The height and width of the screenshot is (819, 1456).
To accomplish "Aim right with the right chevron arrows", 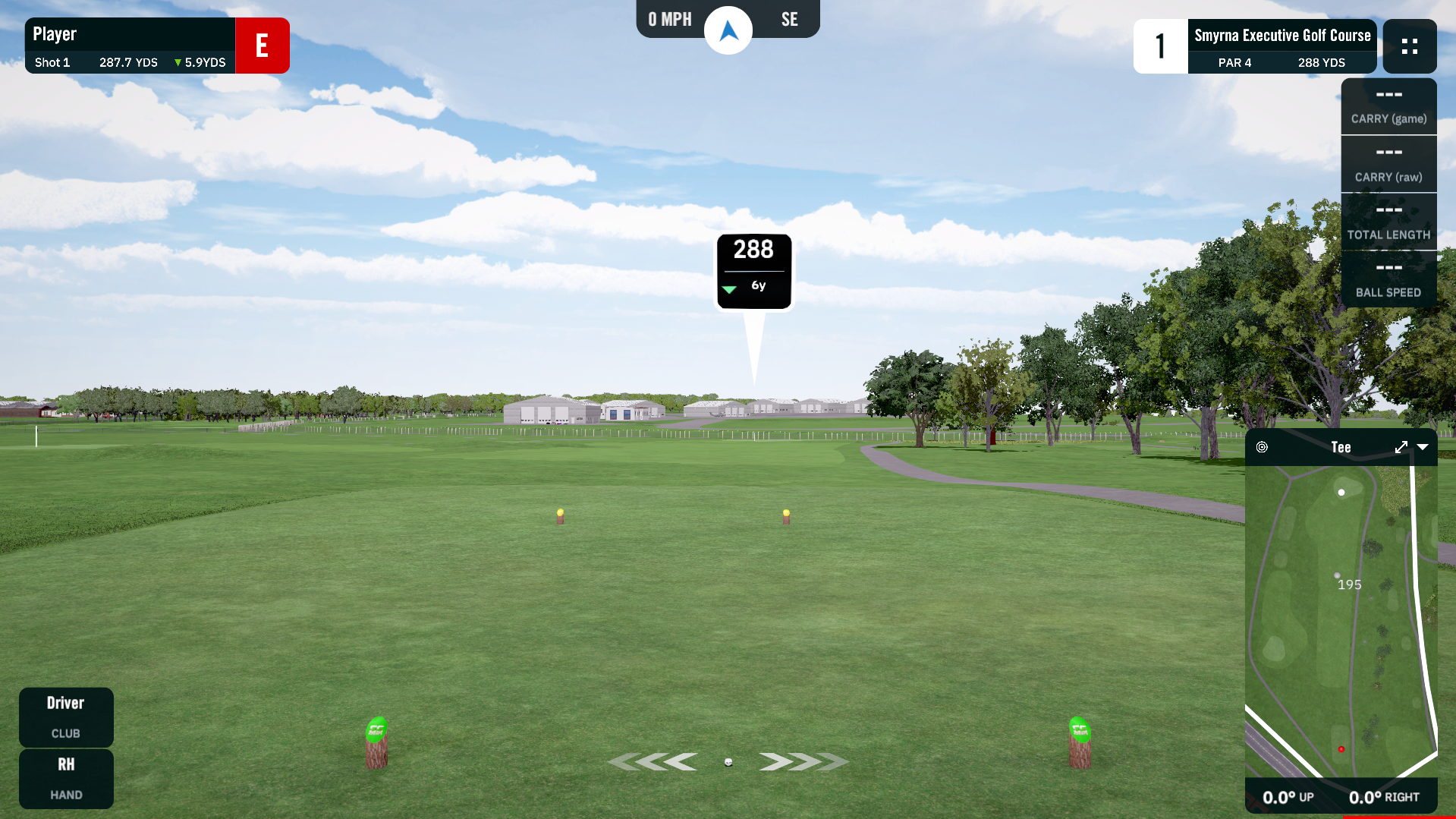I will pos(803,761).
